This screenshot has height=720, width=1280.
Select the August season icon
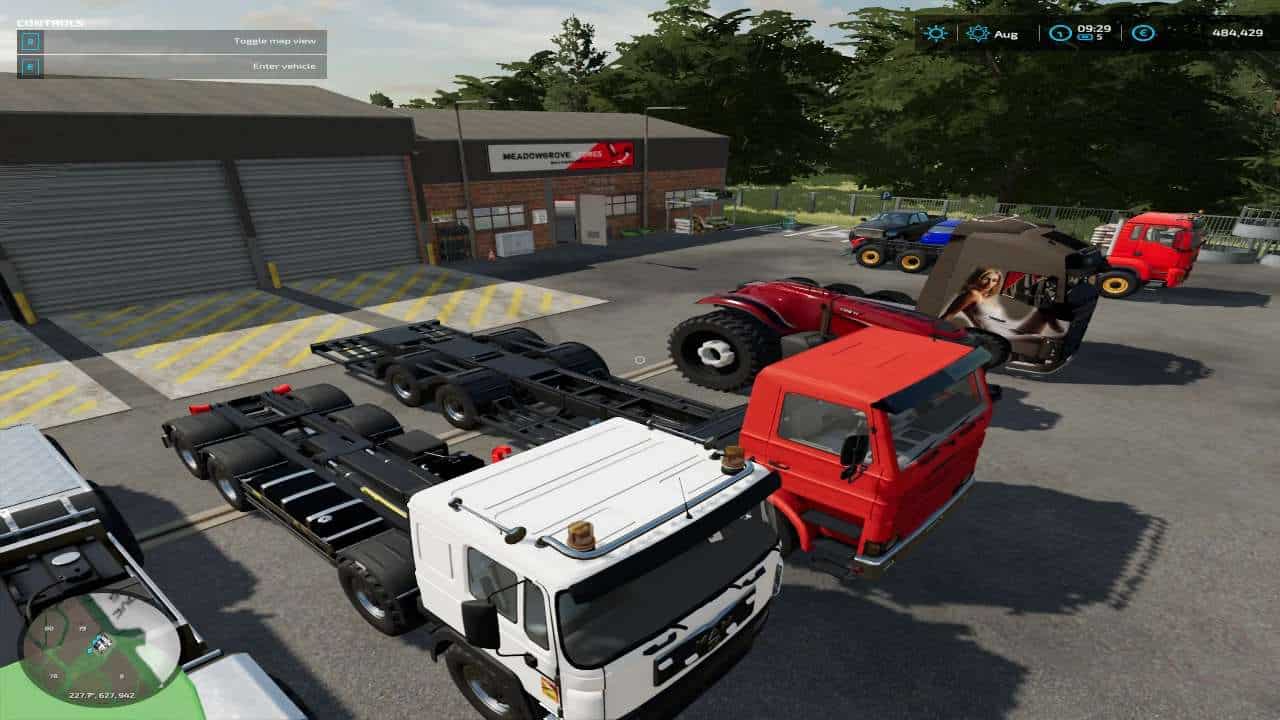977,33
